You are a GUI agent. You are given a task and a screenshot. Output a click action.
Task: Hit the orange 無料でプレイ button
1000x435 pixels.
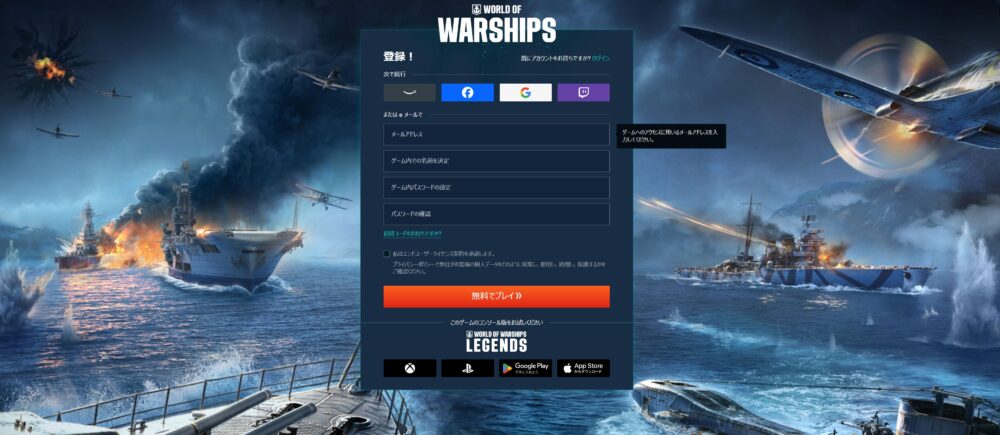[496, 297]
